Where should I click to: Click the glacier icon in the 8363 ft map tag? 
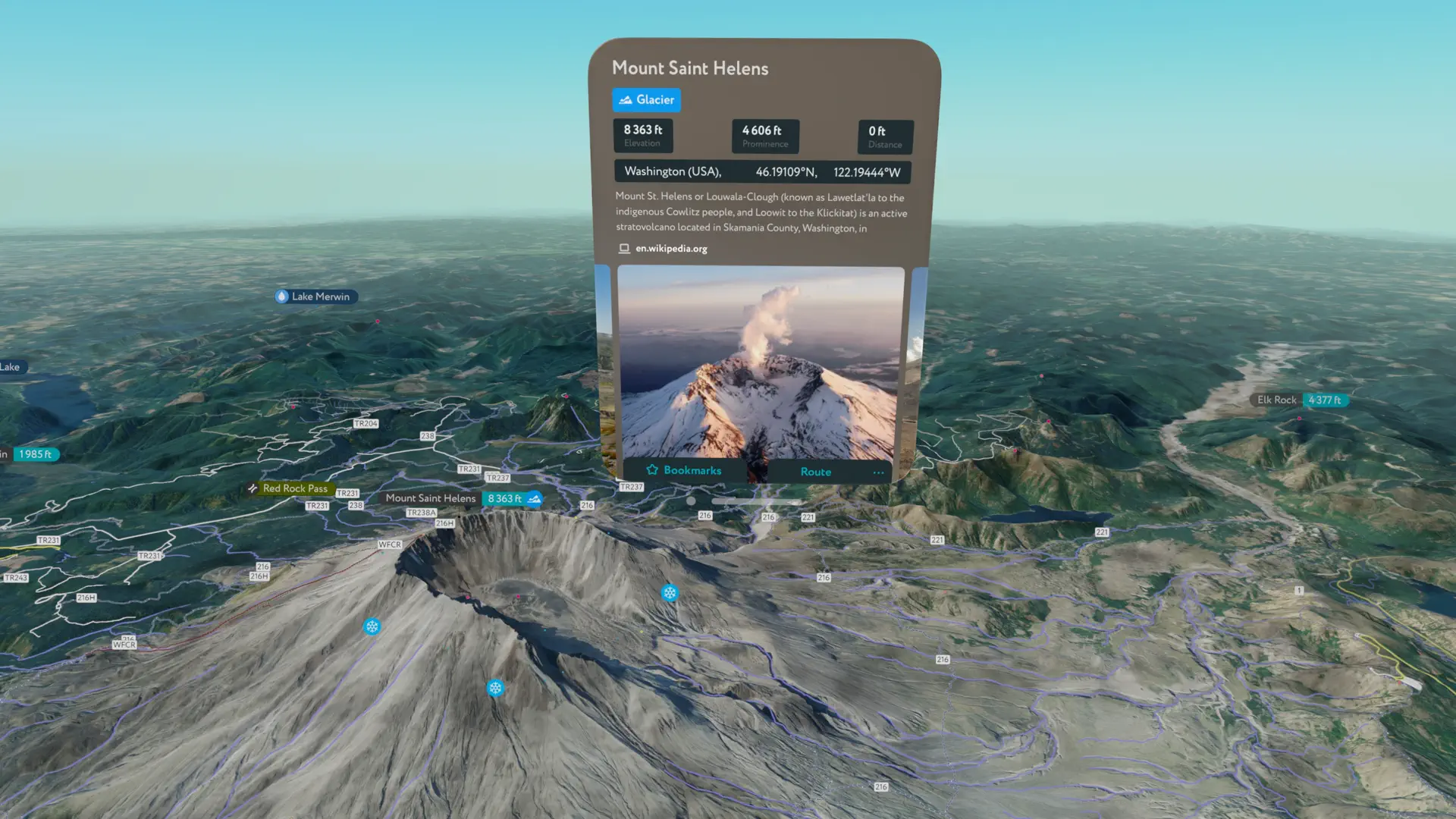535,499
